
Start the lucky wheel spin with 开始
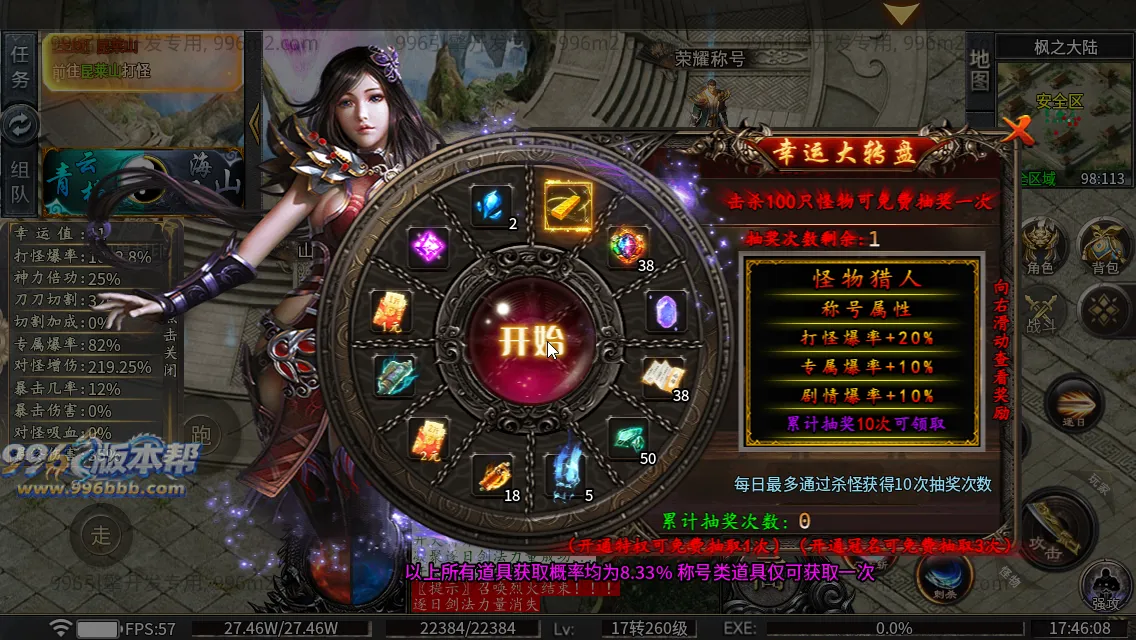(529, 340)
